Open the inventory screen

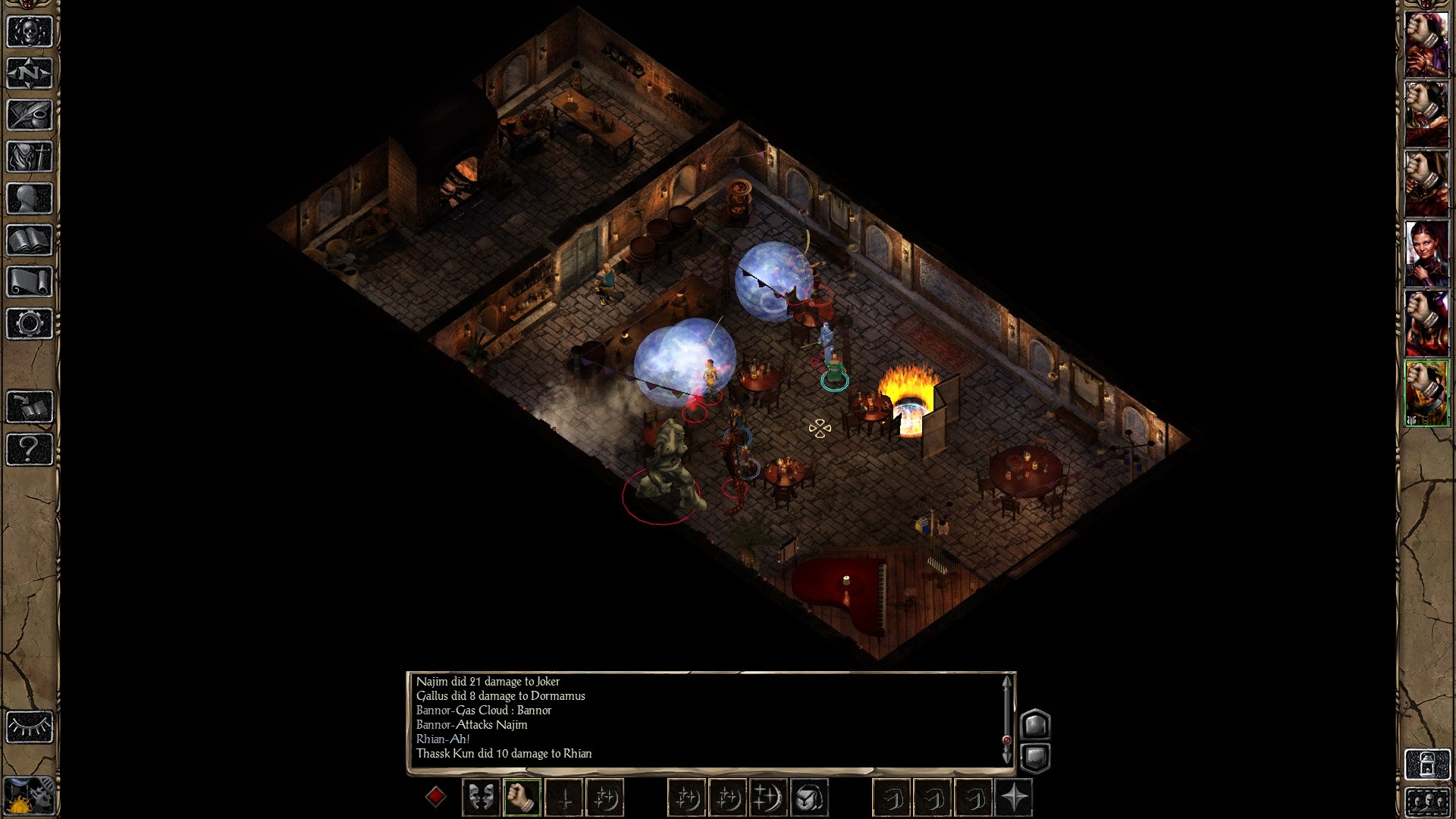coord(30,157)
